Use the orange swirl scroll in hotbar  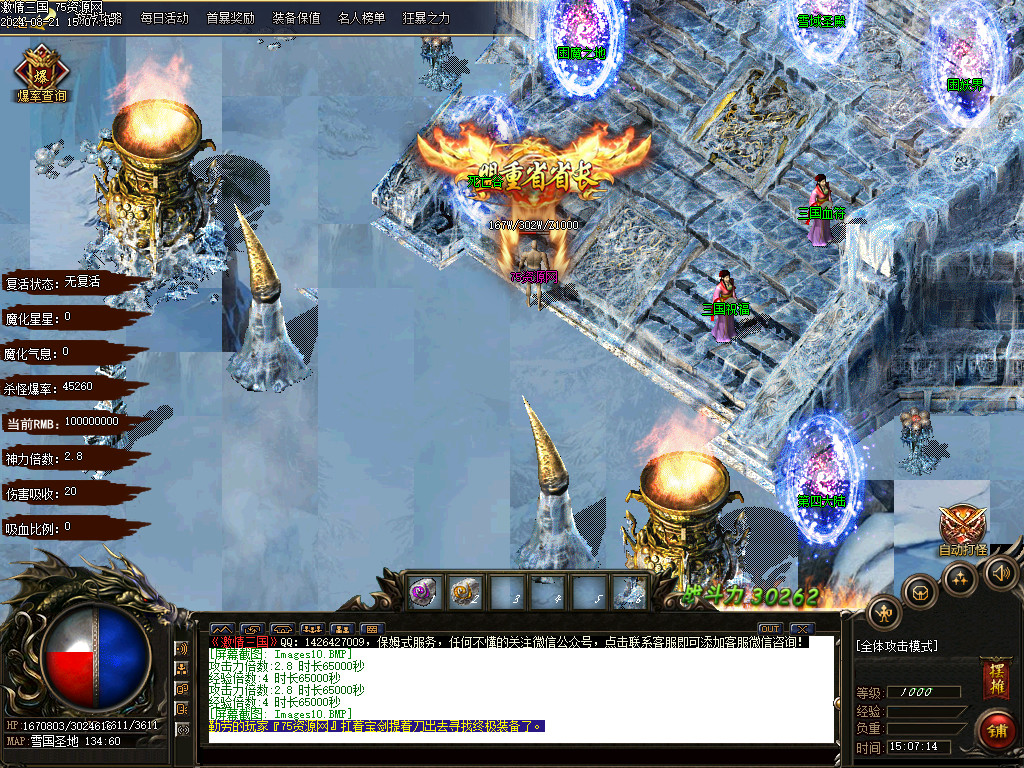point(464,592)
